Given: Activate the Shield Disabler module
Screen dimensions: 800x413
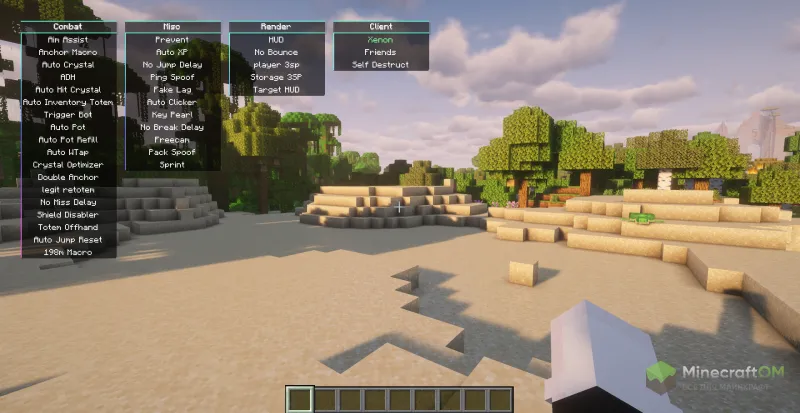Looking at the screenshot, I should point(69,214).
